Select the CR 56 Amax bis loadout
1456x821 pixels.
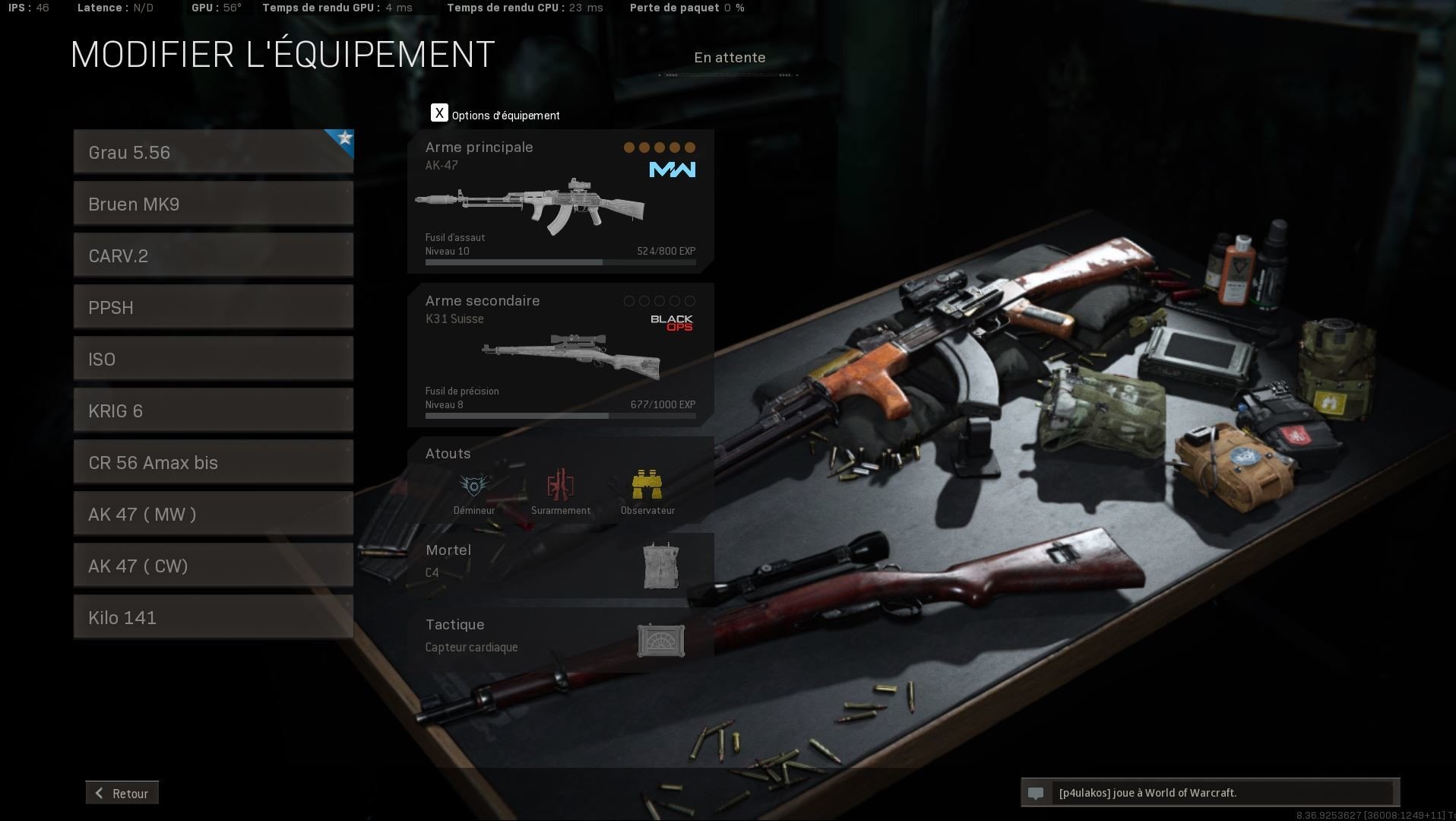tap(213, 462)
